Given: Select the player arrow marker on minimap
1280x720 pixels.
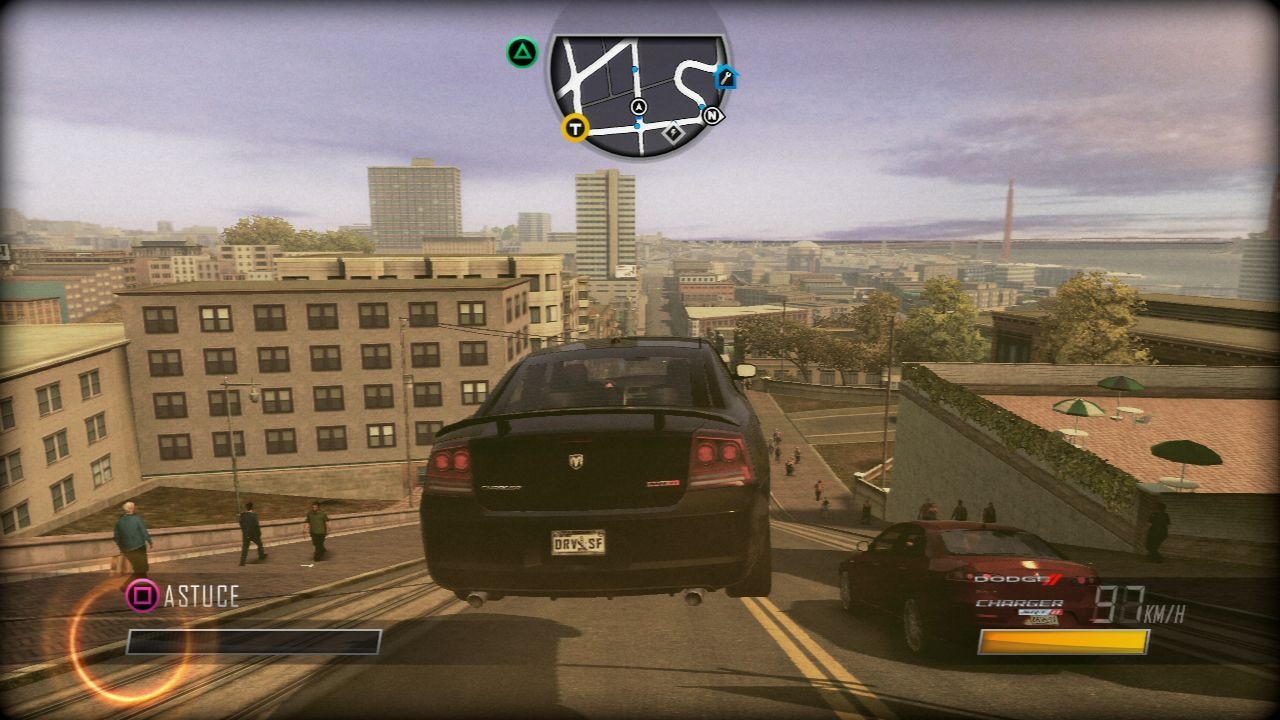Looking at the screenshot, I should 639,107.
